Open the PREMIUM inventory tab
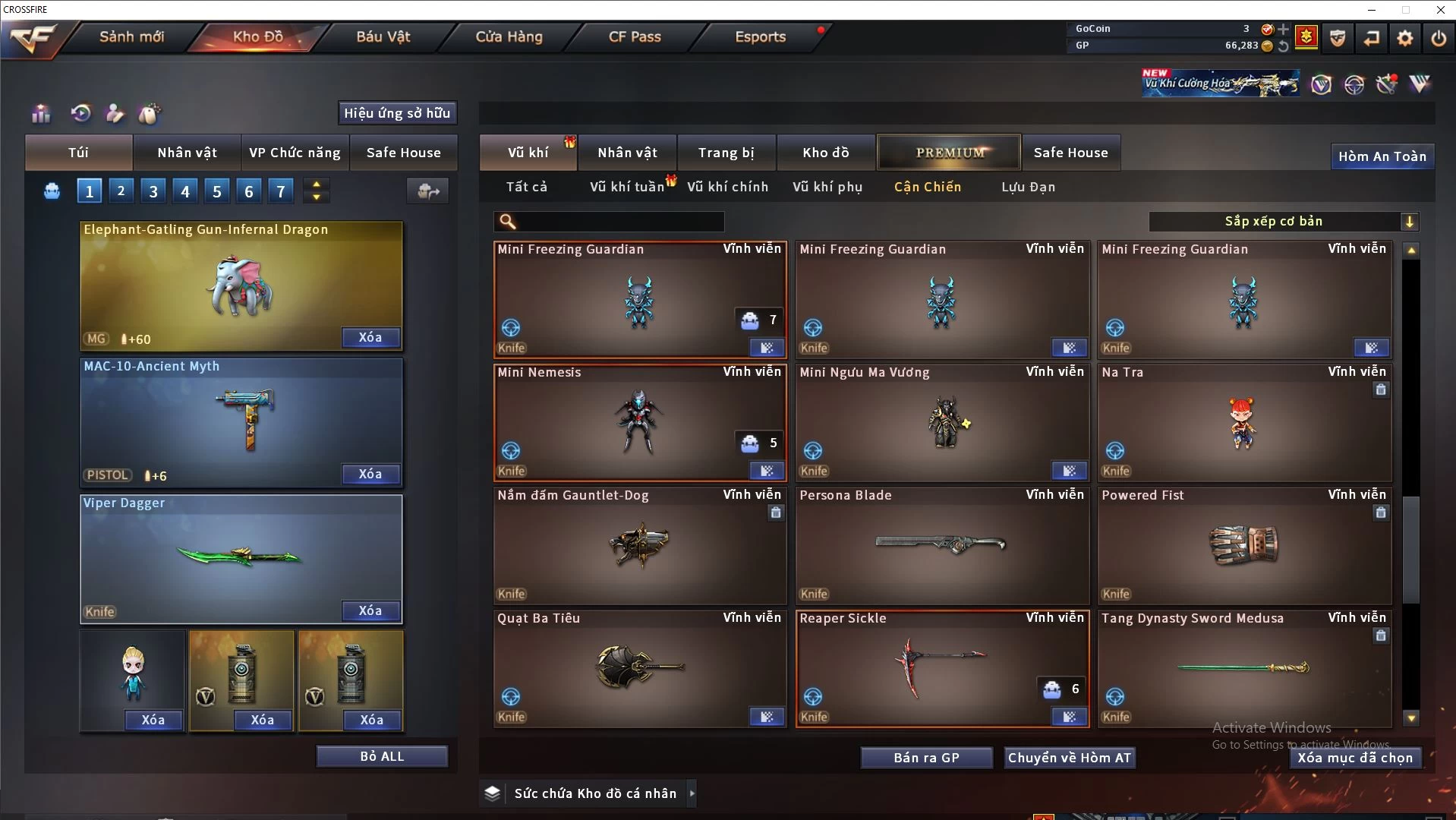 [x=950, y=153]
